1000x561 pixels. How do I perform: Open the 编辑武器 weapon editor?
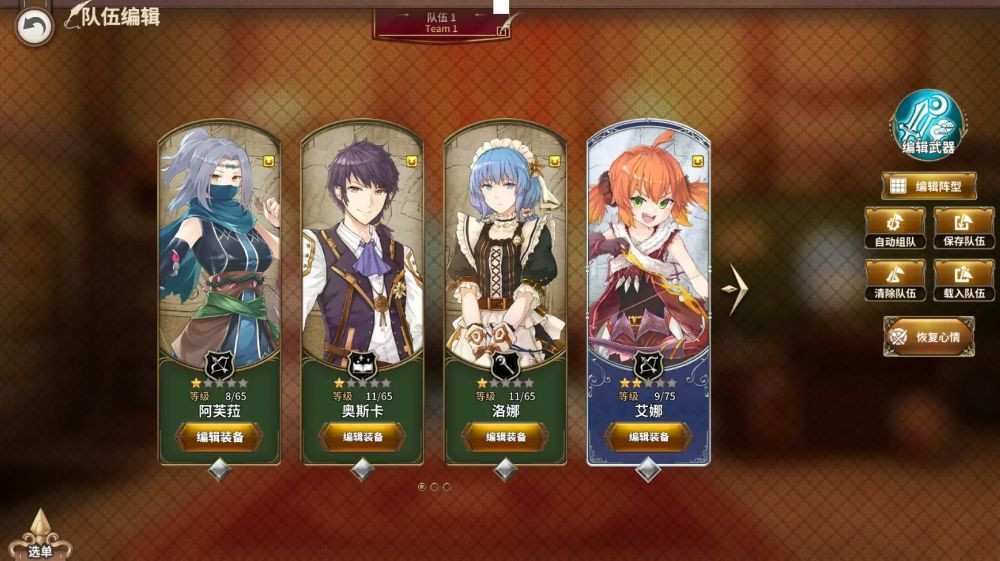(x=928, y=125)
